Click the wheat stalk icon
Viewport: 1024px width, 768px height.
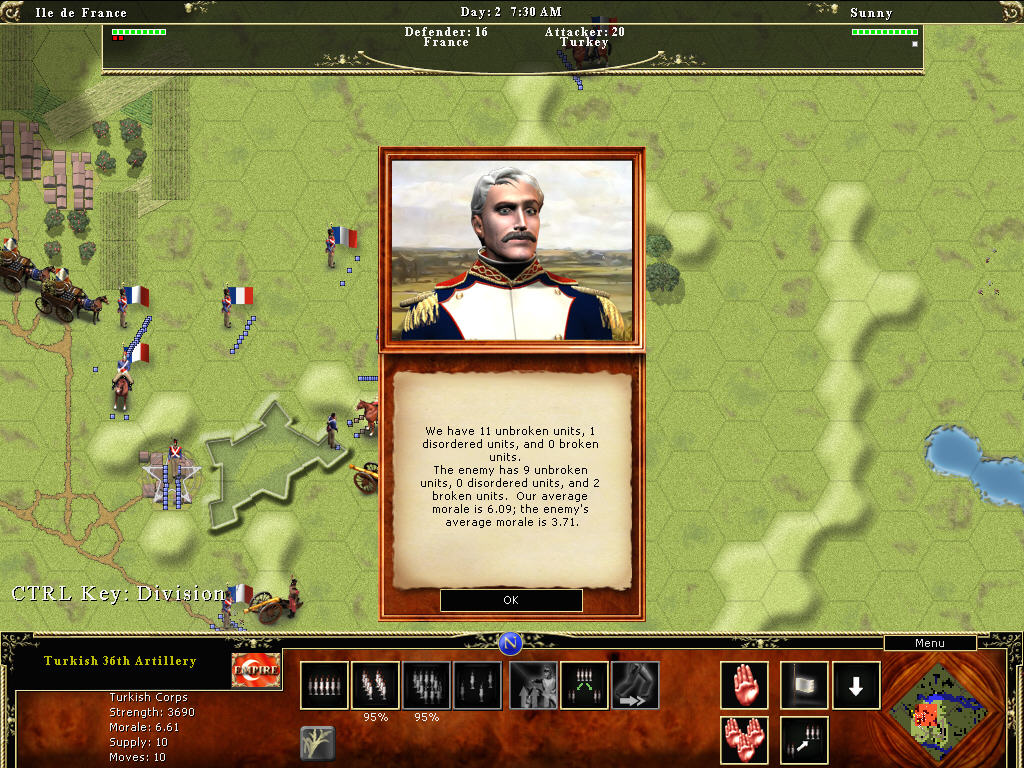click(x=317, y=743)
